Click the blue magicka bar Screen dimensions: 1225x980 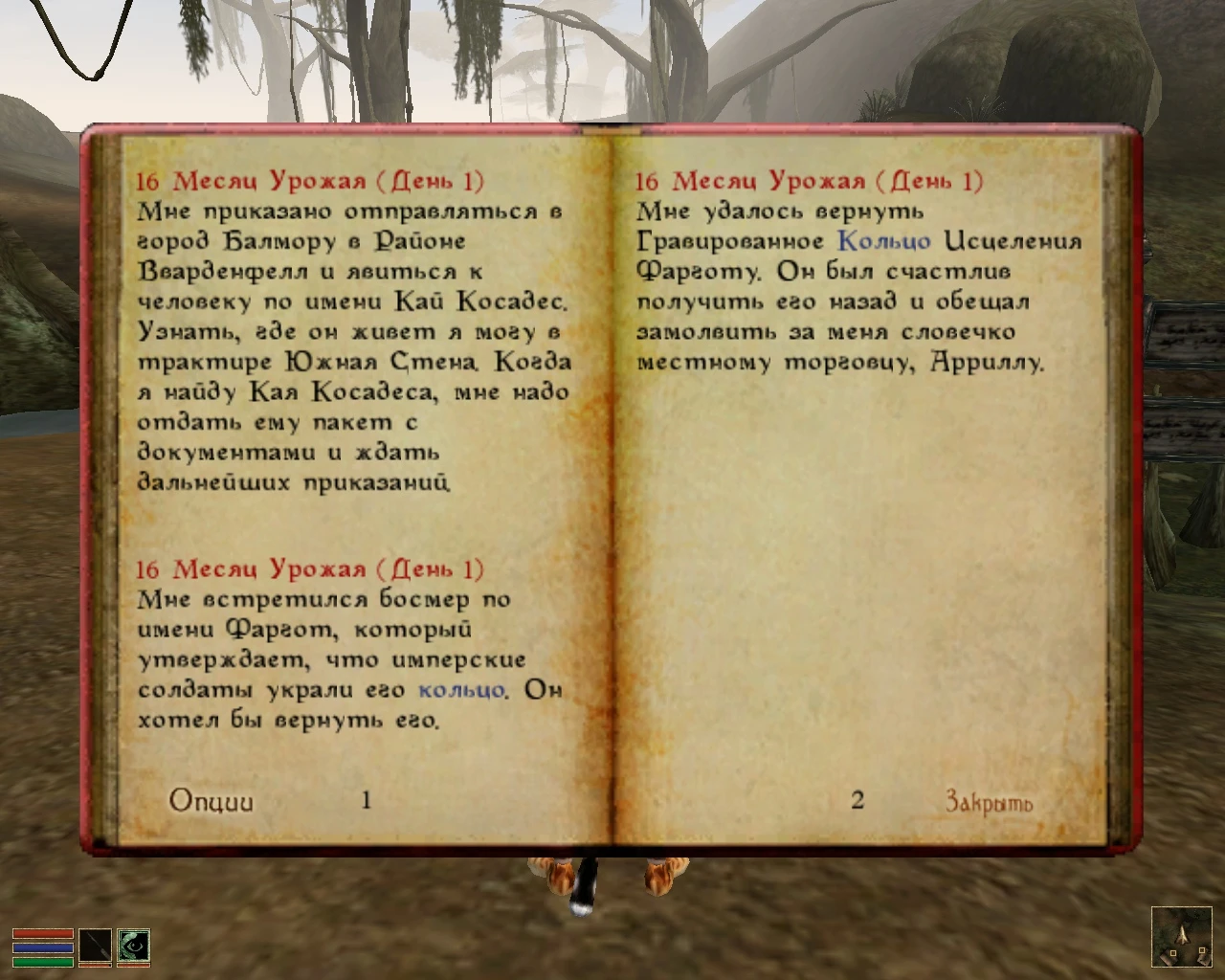(42, 948)
